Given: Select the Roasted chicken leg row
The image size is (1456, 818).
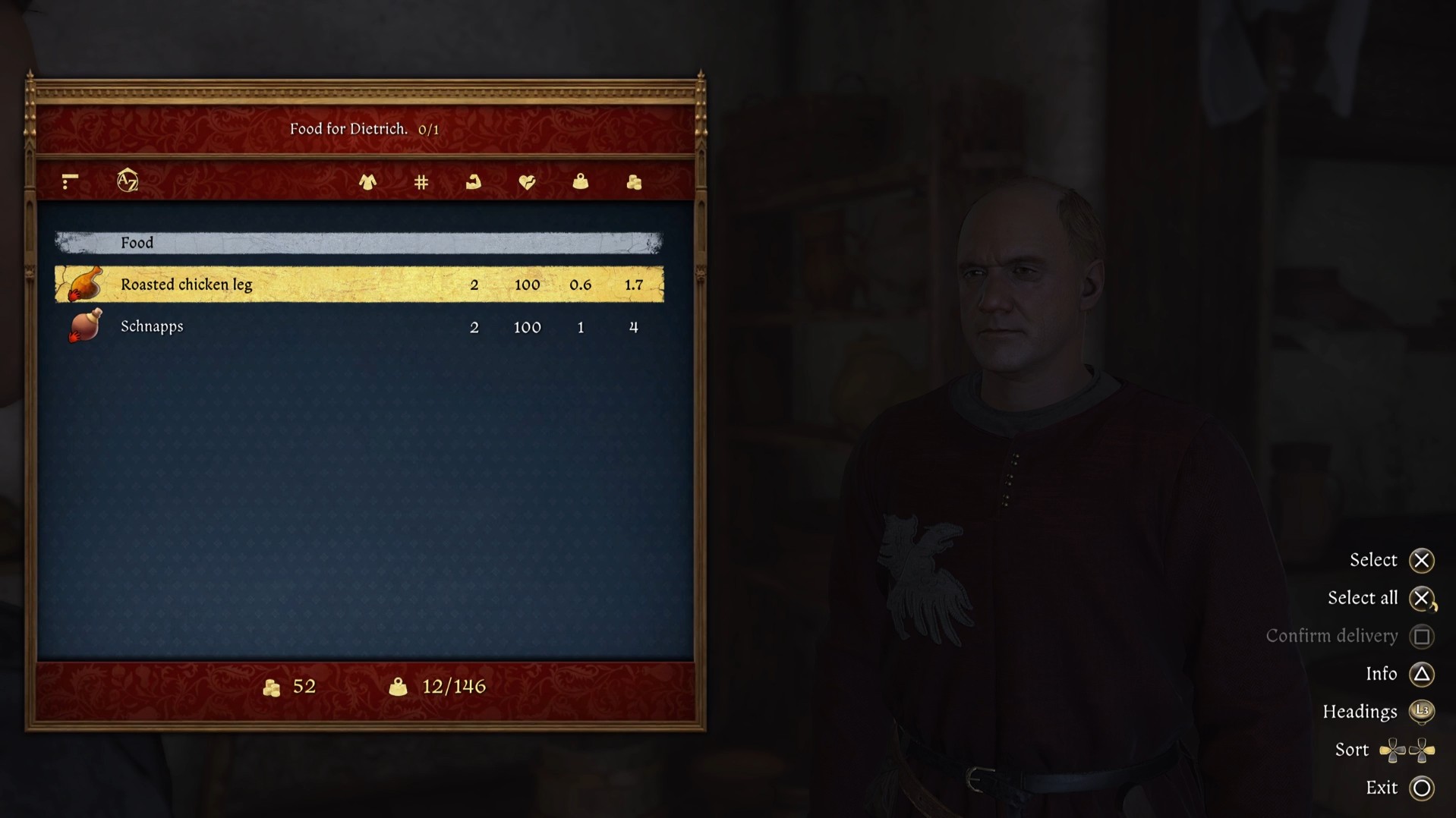Looking at the screenshot, I should click(359, 285).
